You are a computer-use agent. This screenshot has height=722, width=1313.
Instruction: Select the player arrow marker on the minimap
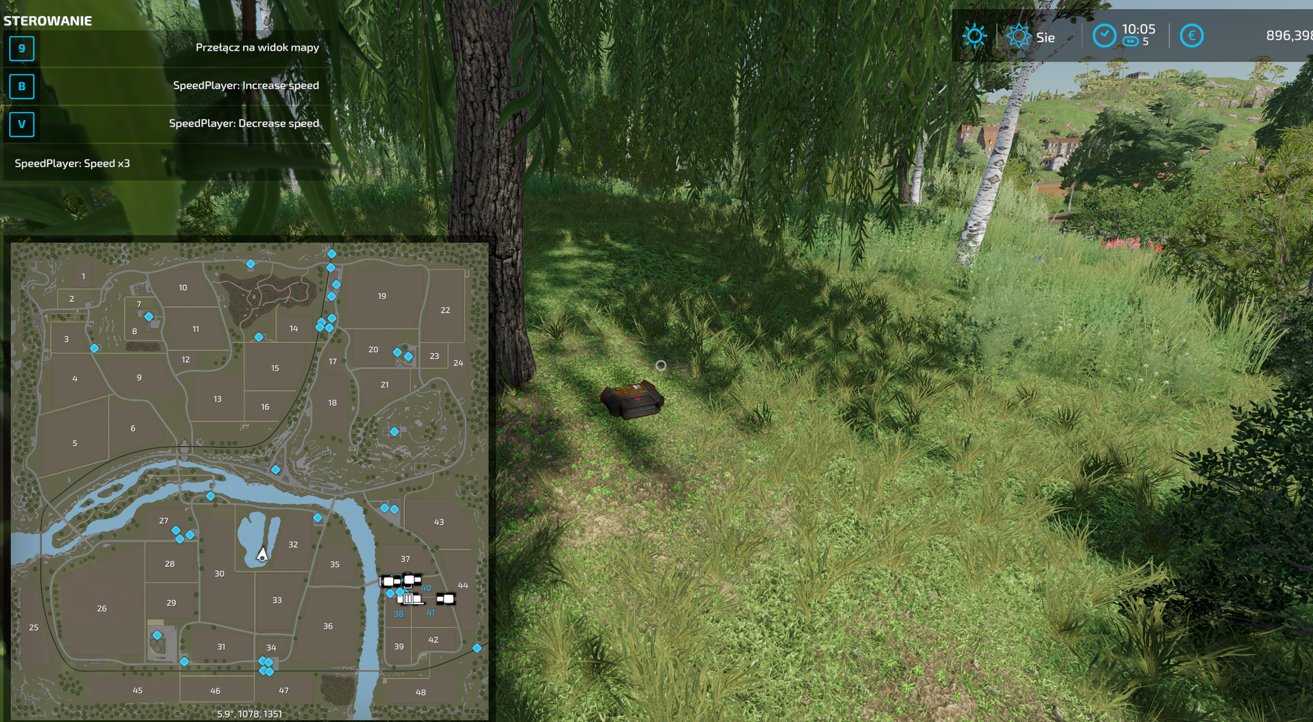tap(260, 551)
